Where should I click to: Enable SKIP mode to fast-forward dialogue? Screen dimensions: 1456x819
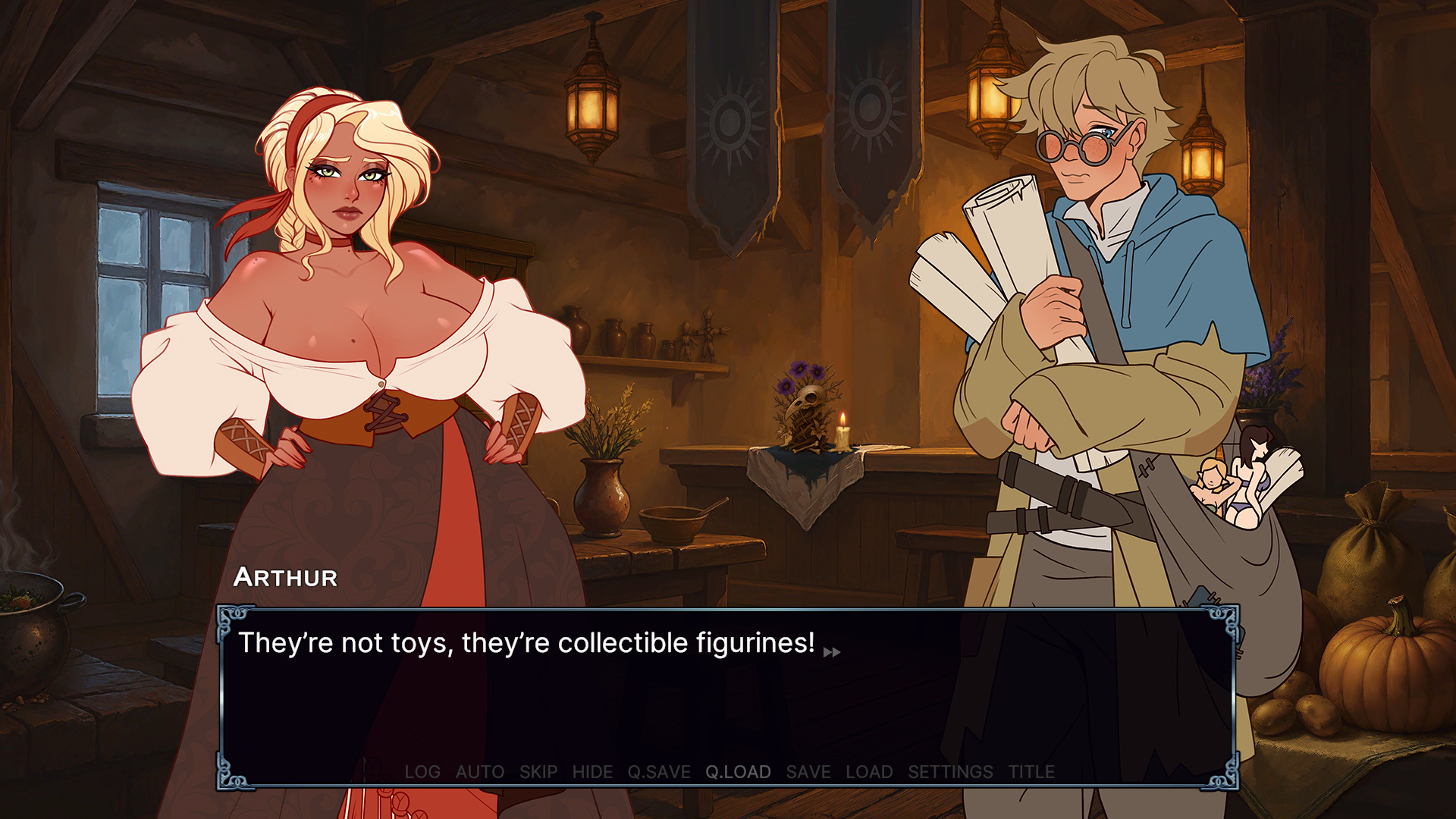point(538,771)
